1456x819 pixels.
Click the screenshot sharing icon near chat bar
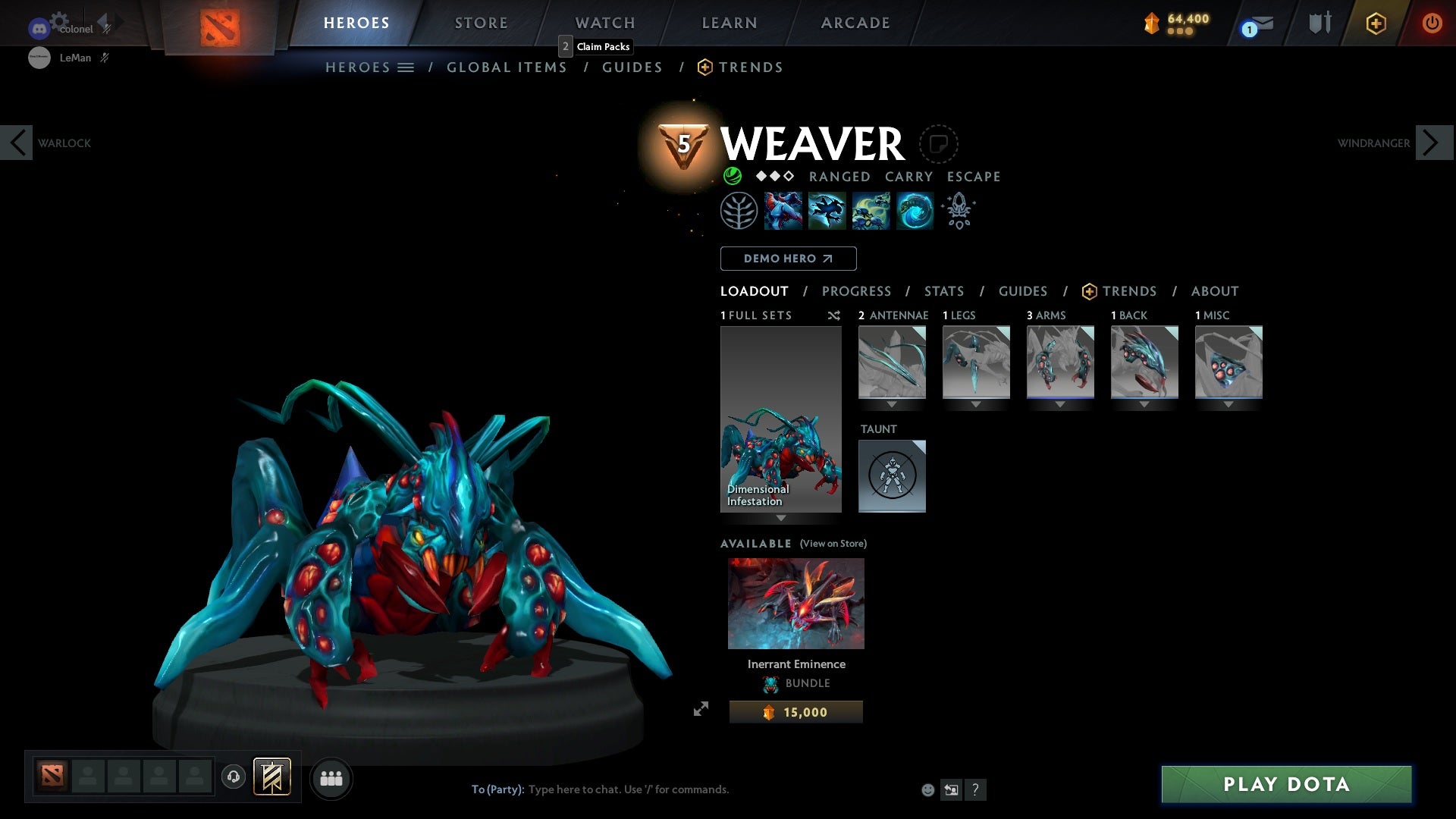click(951, 789)
